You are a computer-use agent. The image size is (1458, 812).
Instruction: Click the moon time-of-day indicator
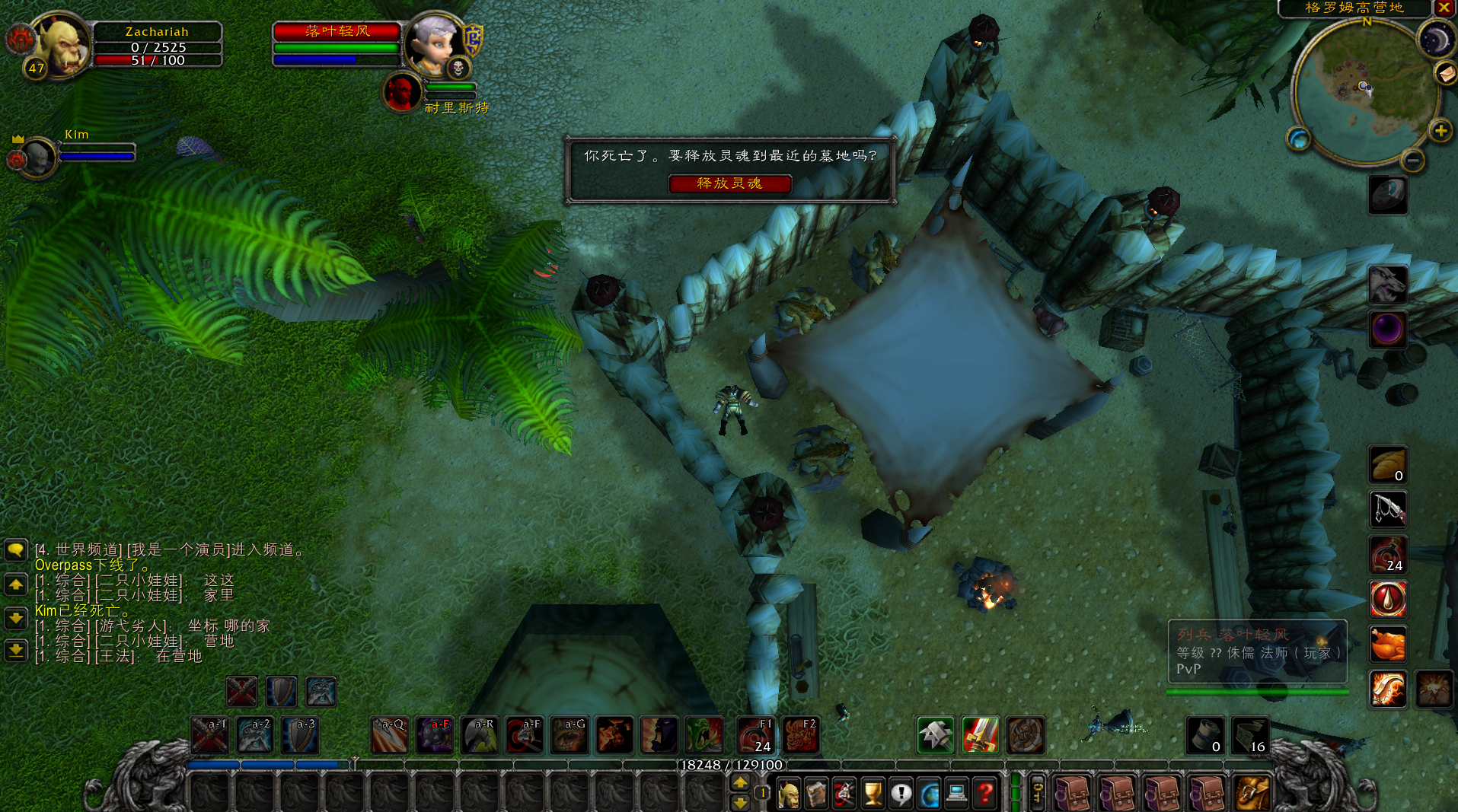tap(1435, 40)
